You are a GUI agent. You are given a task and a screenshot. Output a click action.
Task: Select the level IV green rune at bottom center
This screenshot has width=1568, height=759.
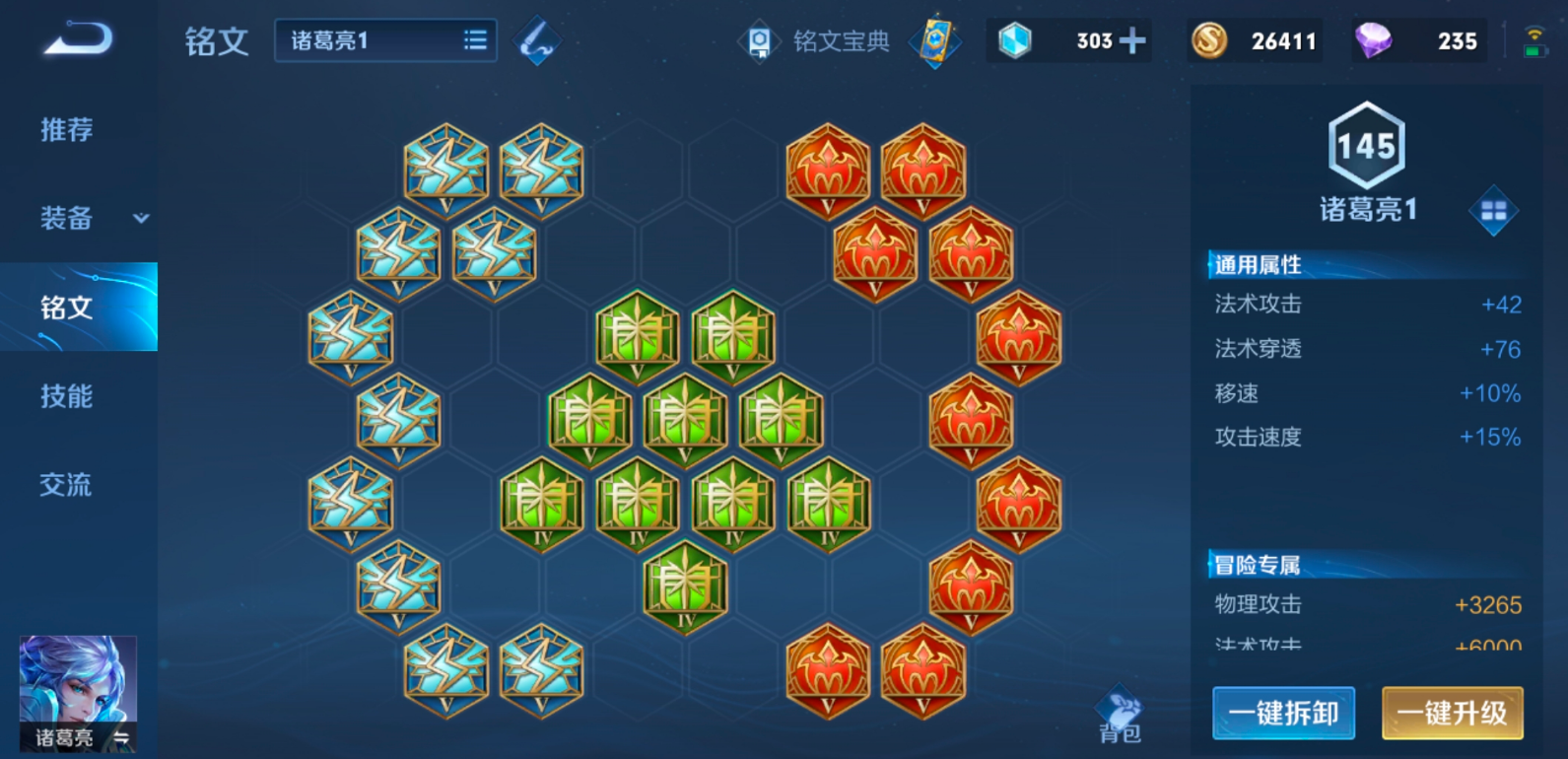point(685,587)
